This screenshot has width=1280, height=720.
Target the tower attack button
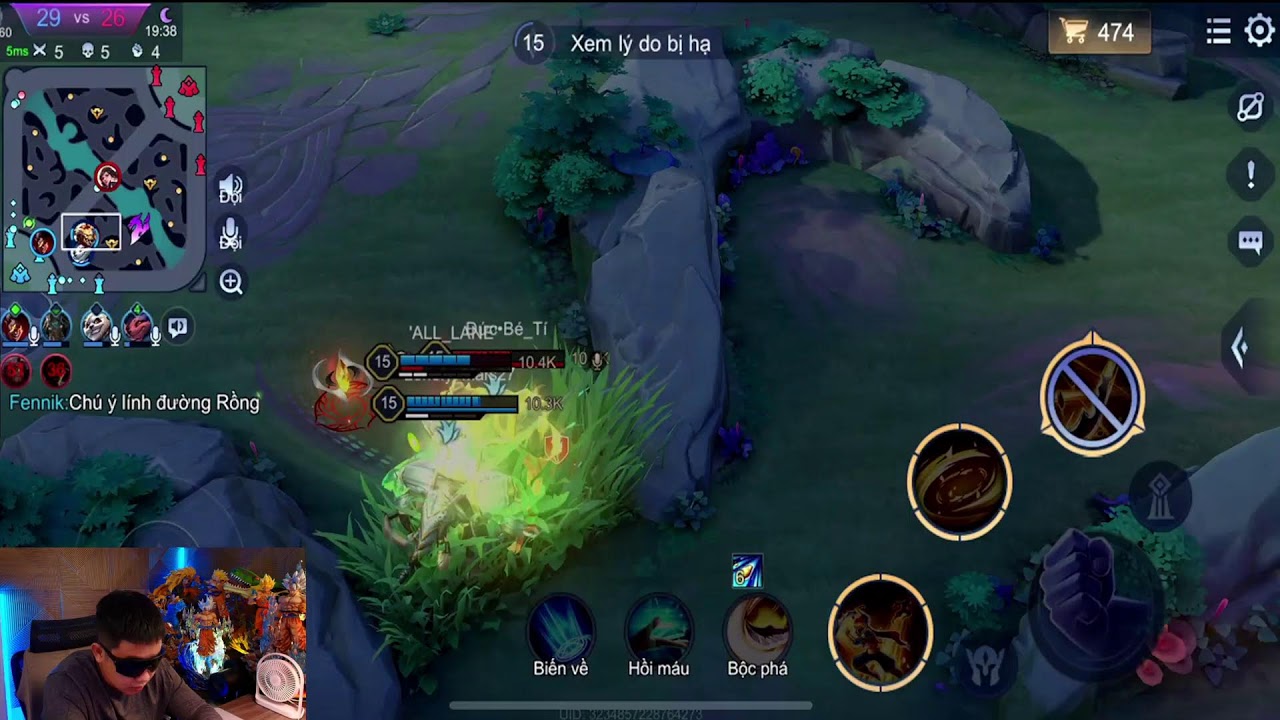[x=1160, y=497]
